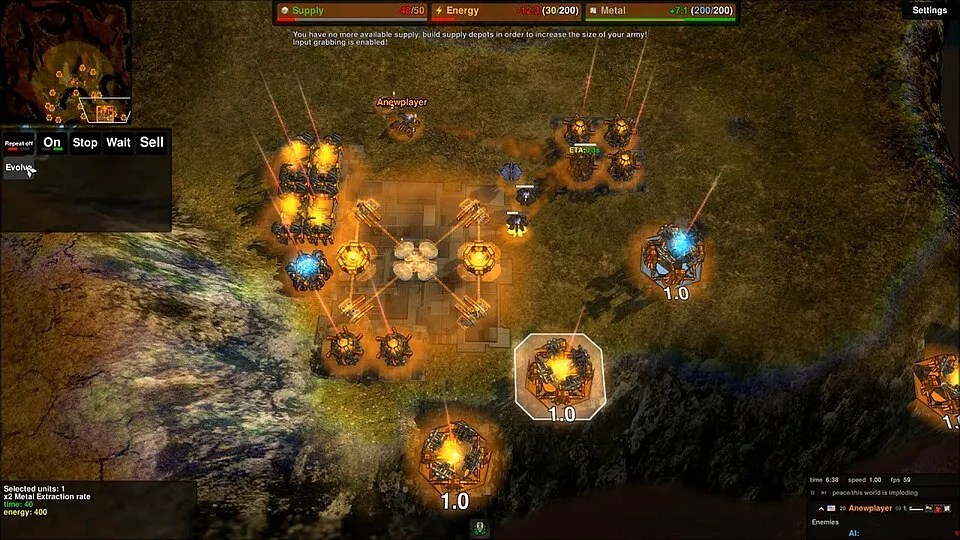Skip the music track in the player panel
Screen dimensions: 960x540
[824, 492]
